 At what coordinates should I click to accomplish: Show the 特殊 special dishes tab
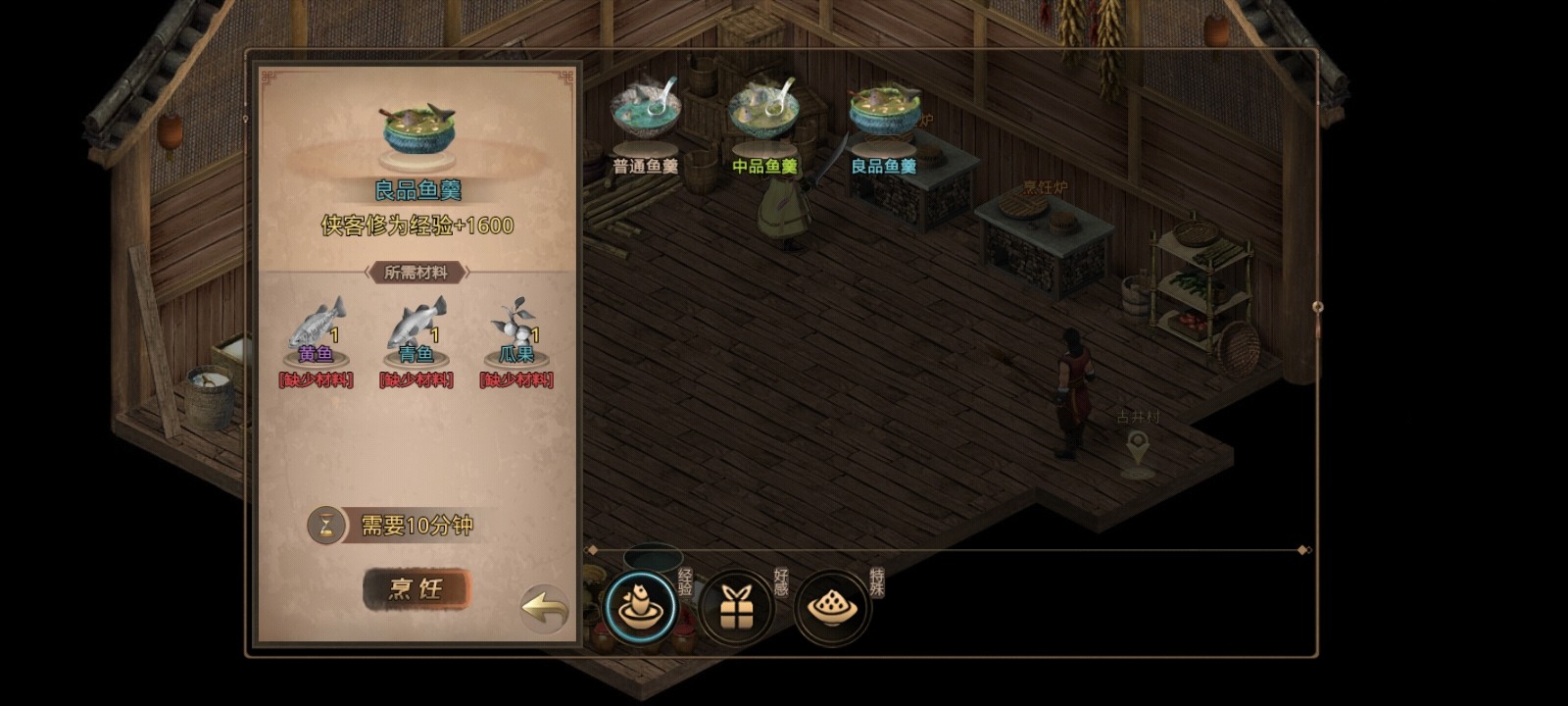point(832,608)
